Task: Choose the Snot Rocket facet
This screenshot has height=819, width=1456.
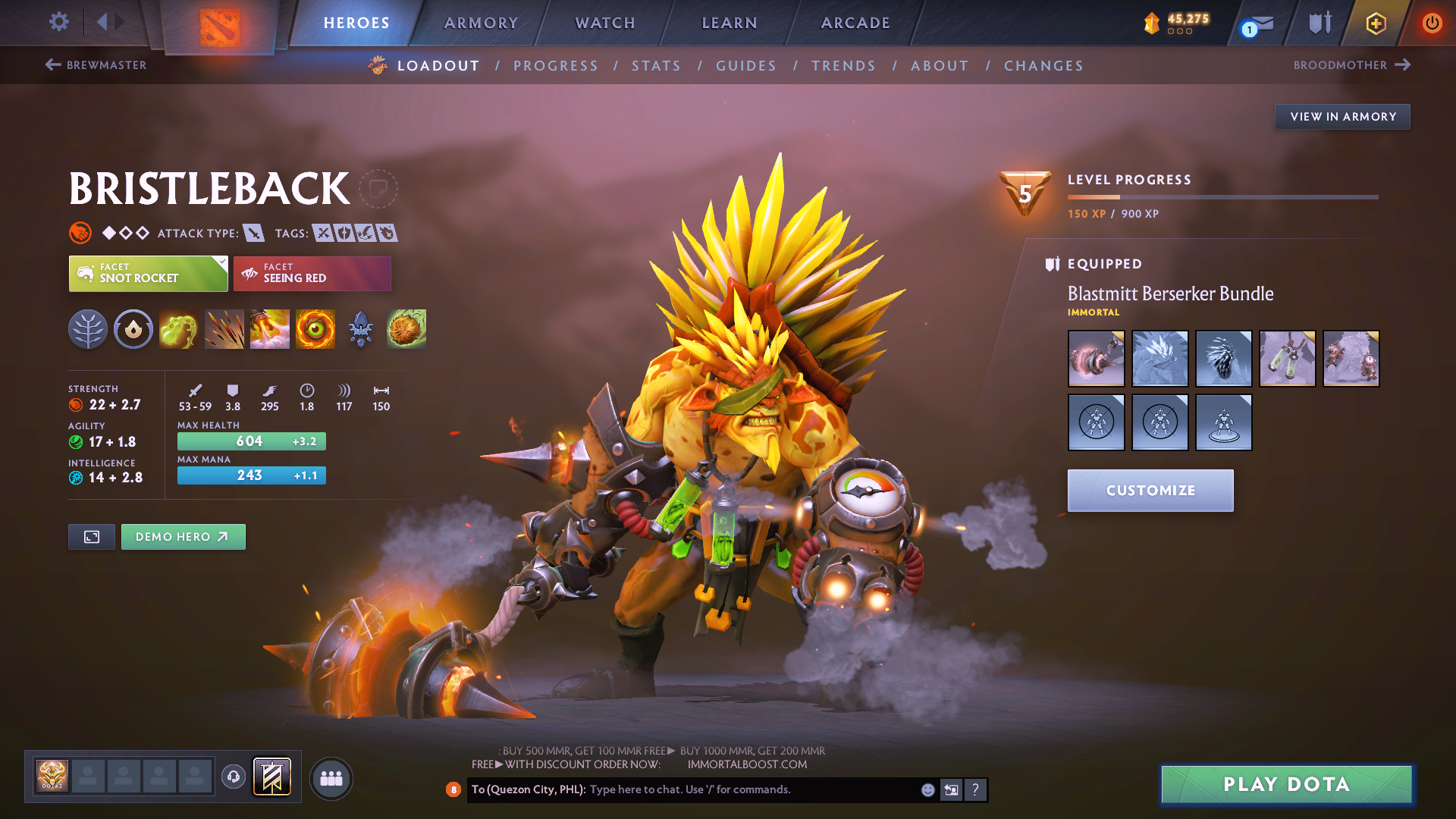Action: pyautogui.click(x=148, y=274)
